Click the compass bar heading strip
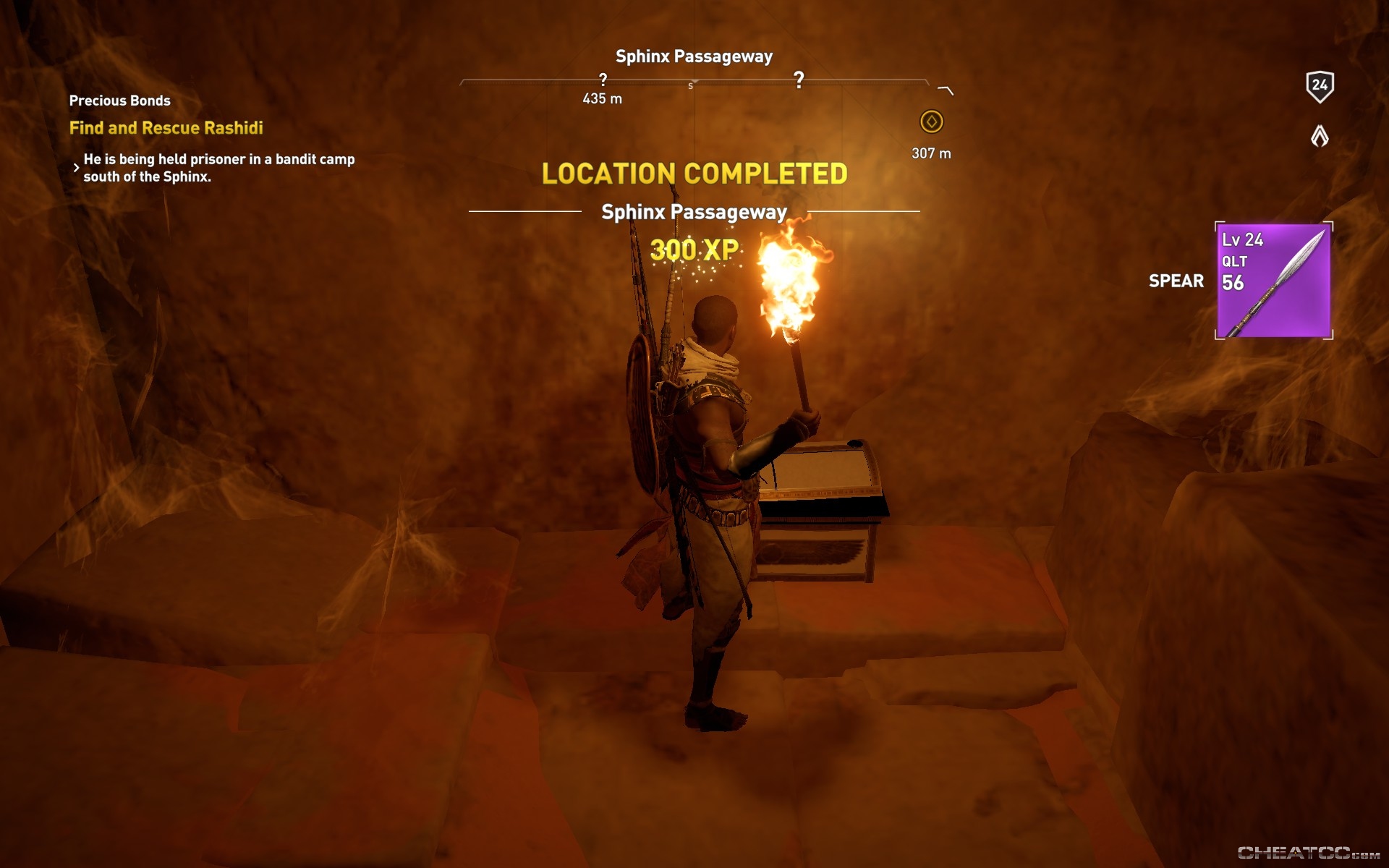Image resolution: width=1389 pixels, height=868 pixels. coord(694,83)
